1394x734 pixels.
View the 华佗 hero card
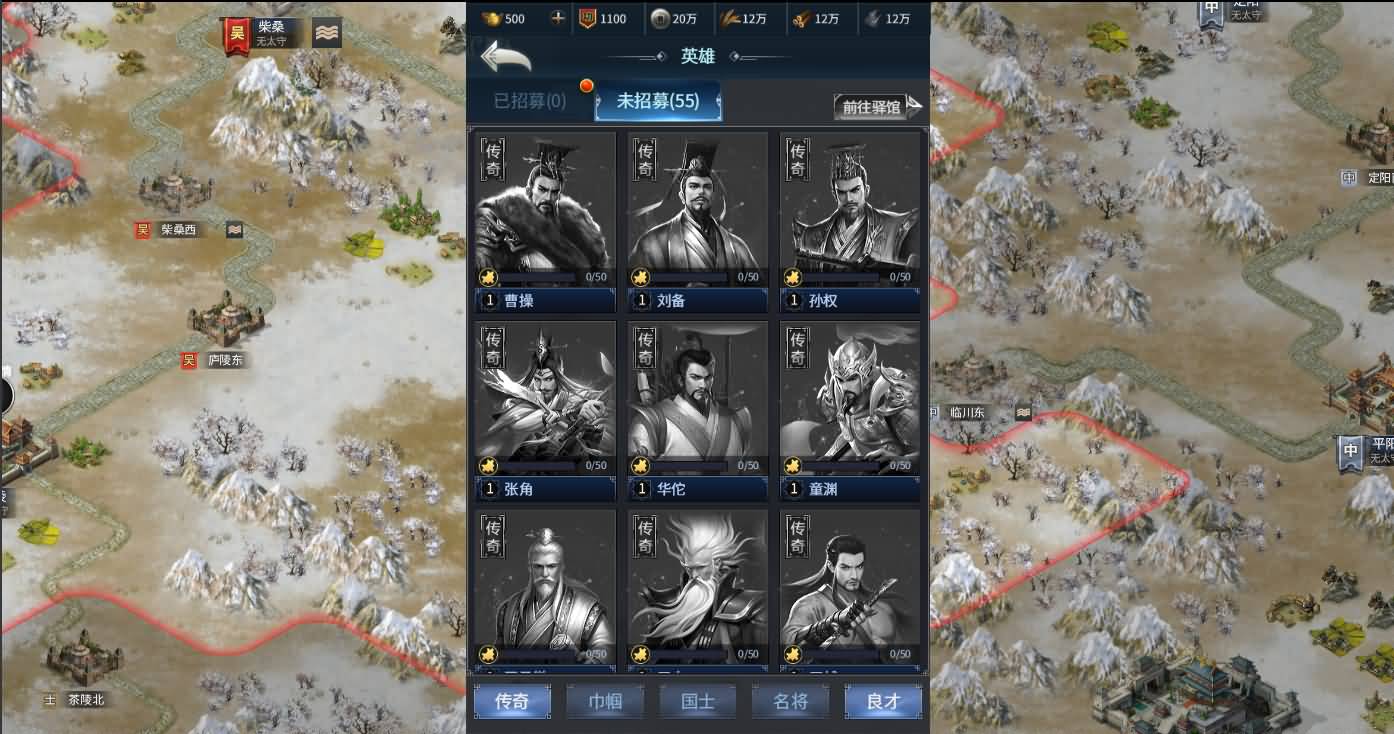[697, 410]
